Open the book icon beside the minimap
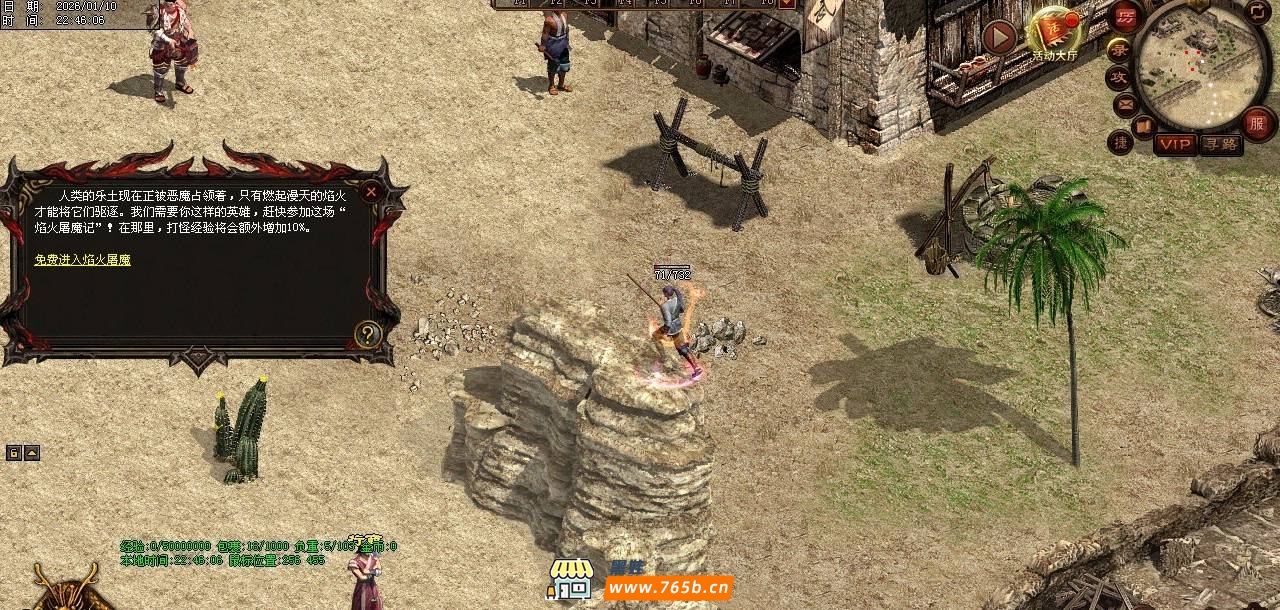The image size is (1280, 610). [x=1144, y=125]
